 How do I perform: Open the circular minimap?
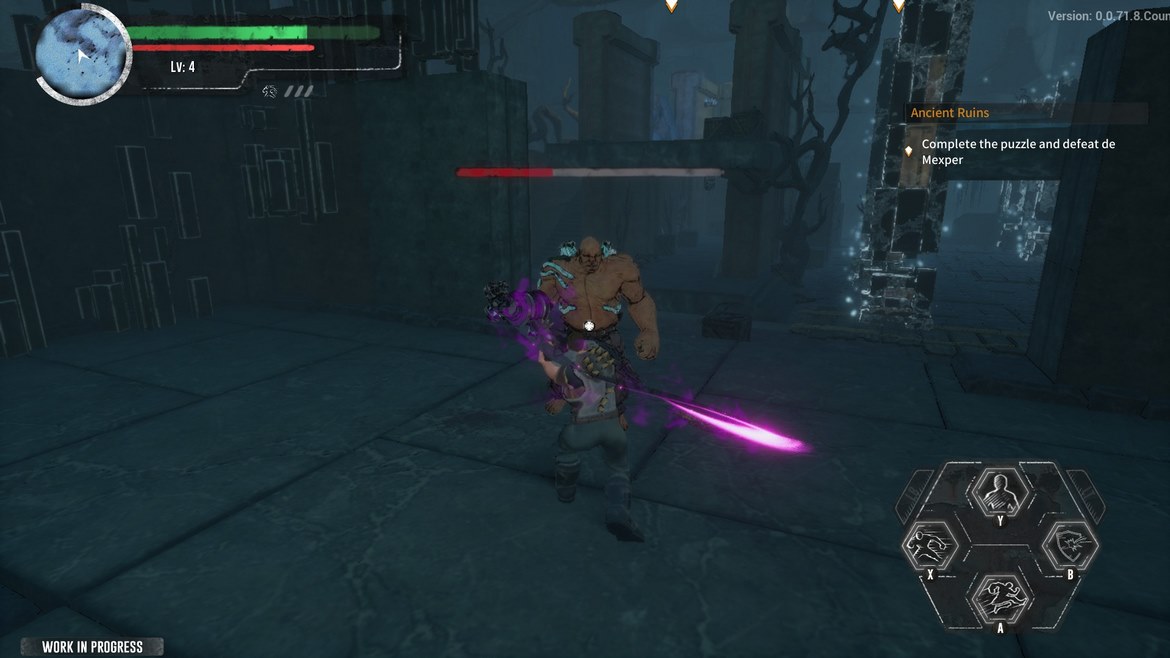81,52
